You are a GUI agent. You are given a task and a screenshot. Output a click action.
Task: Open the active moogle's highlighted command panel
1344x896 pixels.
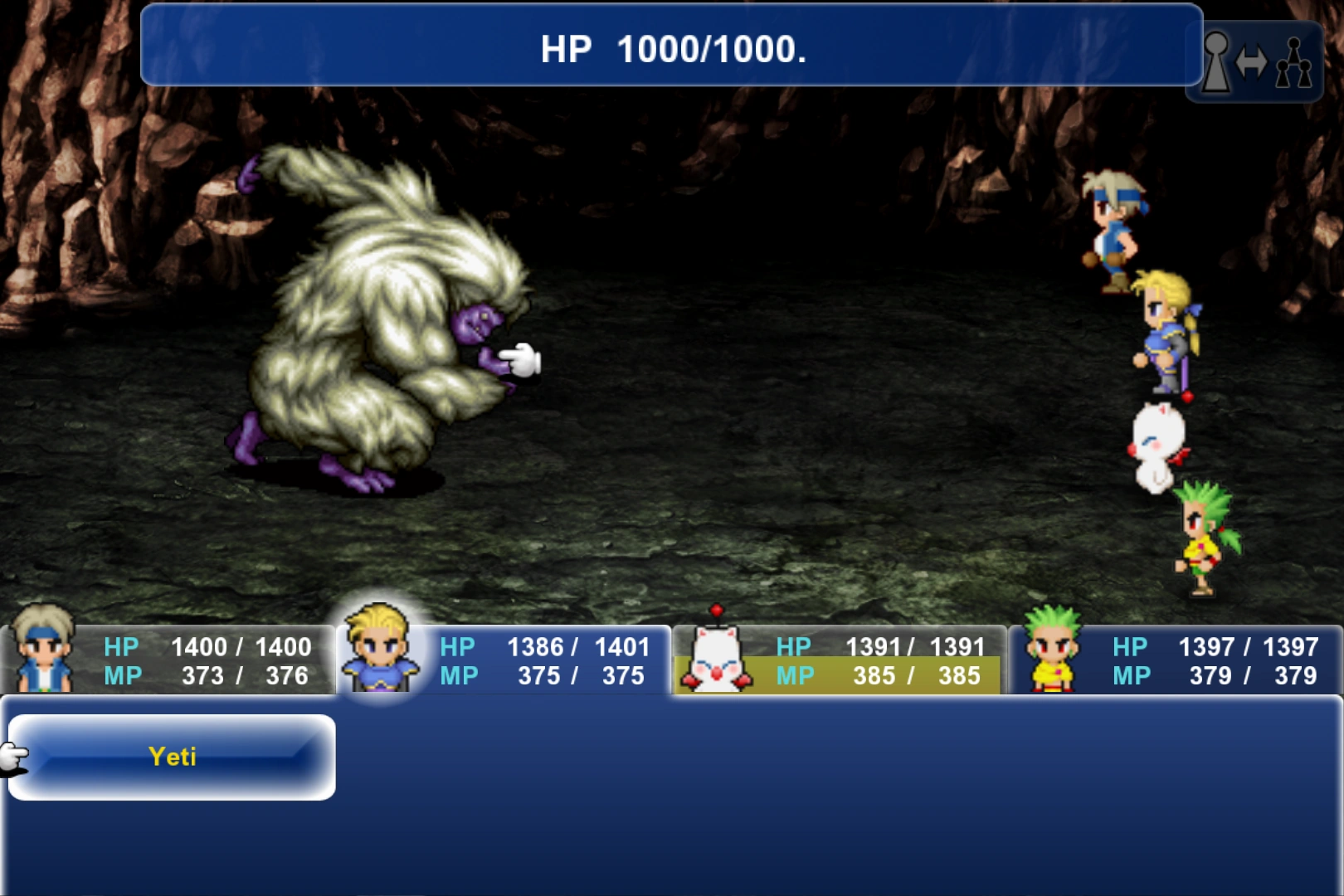(x=838, y=660)
